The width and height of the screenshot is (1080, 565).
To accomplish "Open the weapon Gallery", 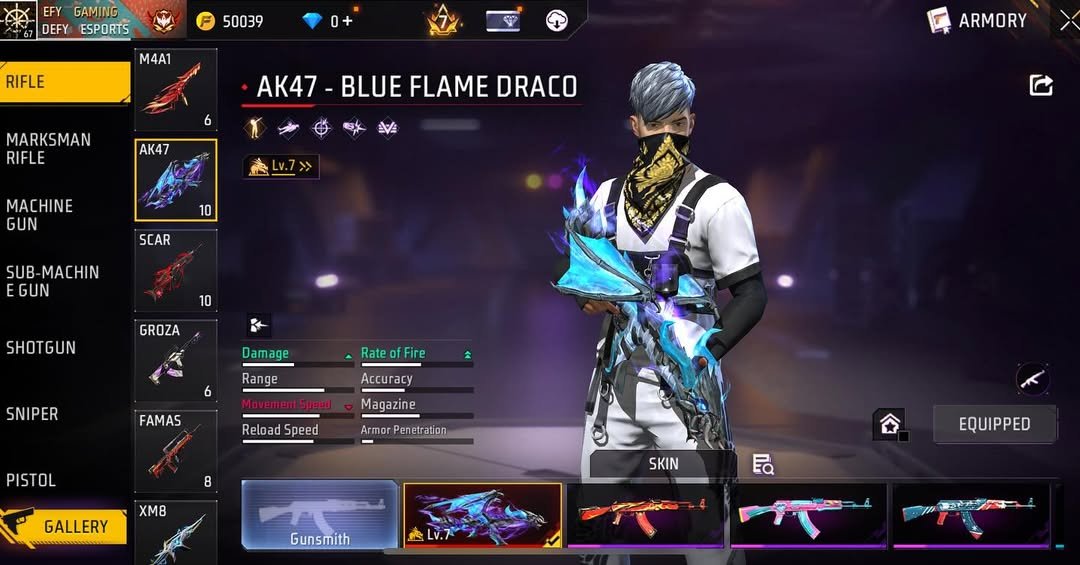I will click(x=65, y=526).
